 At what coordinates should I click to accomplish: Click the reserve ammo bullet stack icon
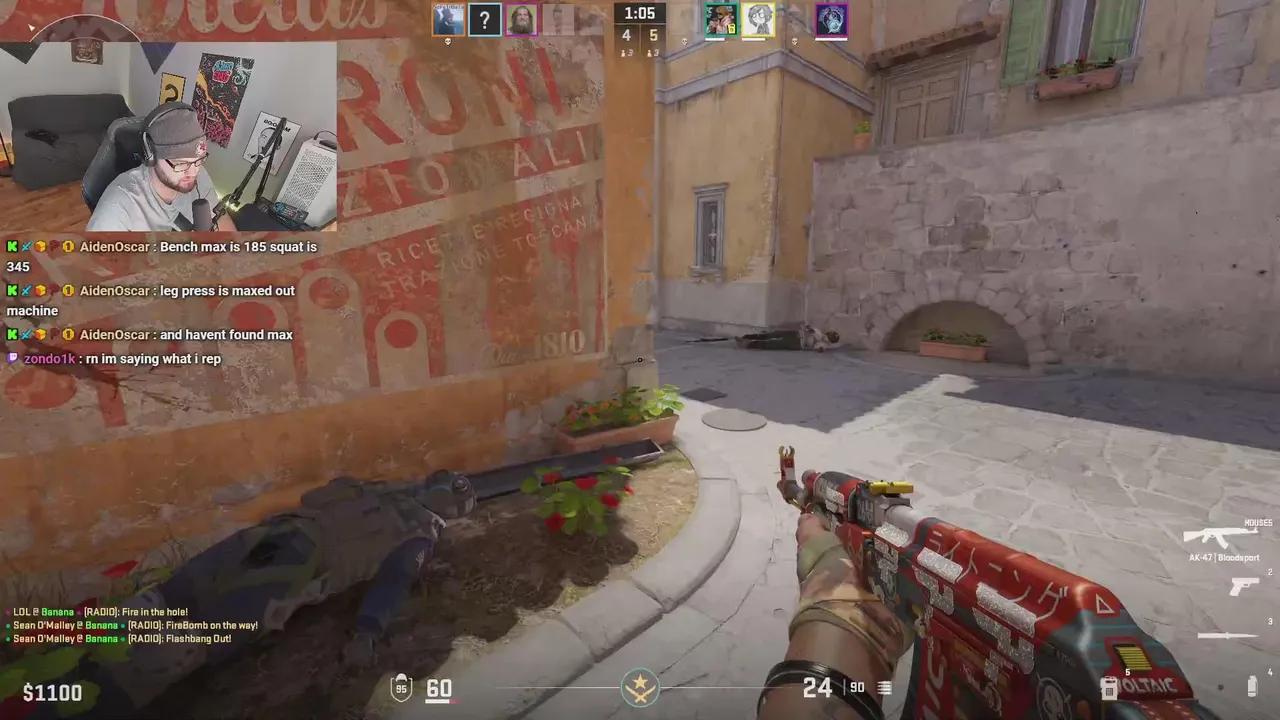point(884,688)
